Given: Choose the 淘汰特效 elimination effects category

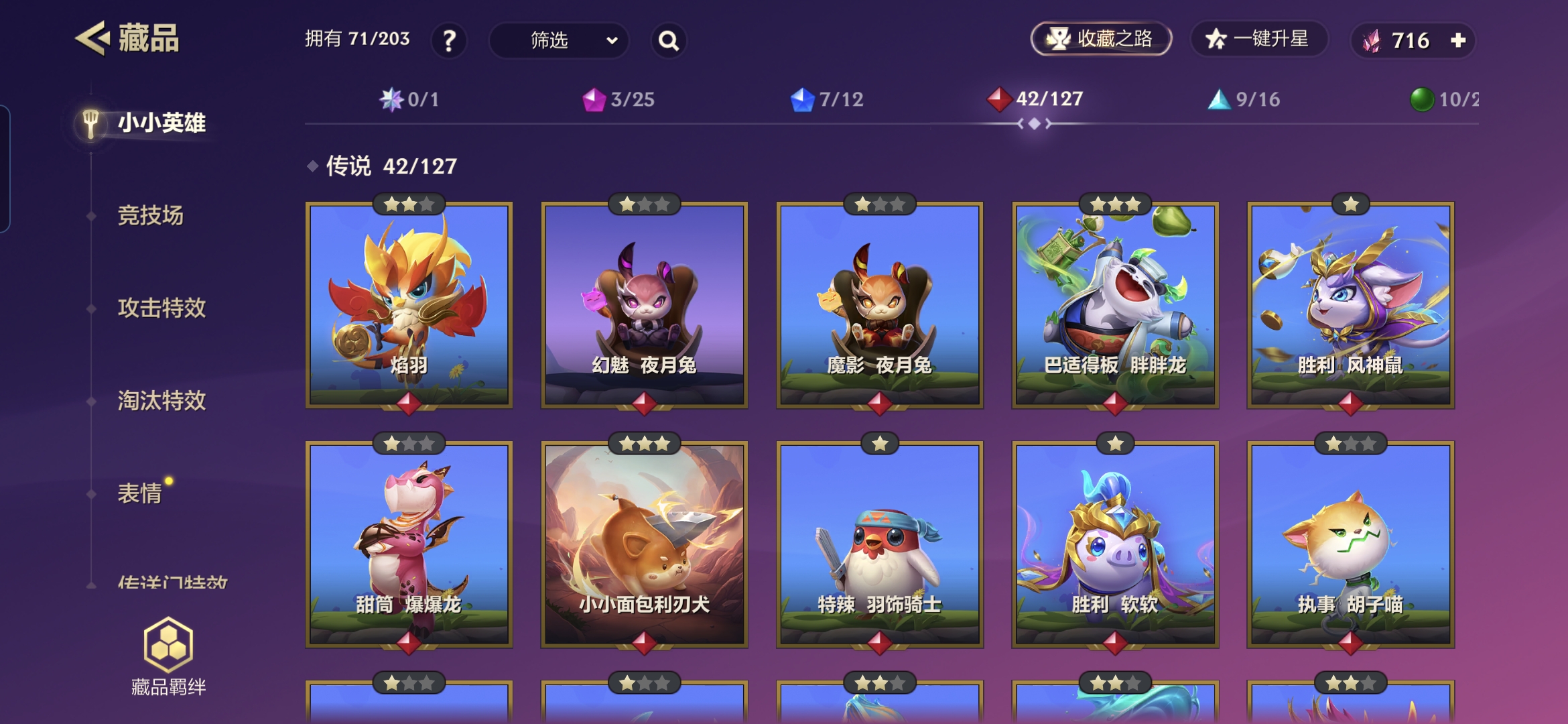Looking at the screenshot, I should pos(161,401).
